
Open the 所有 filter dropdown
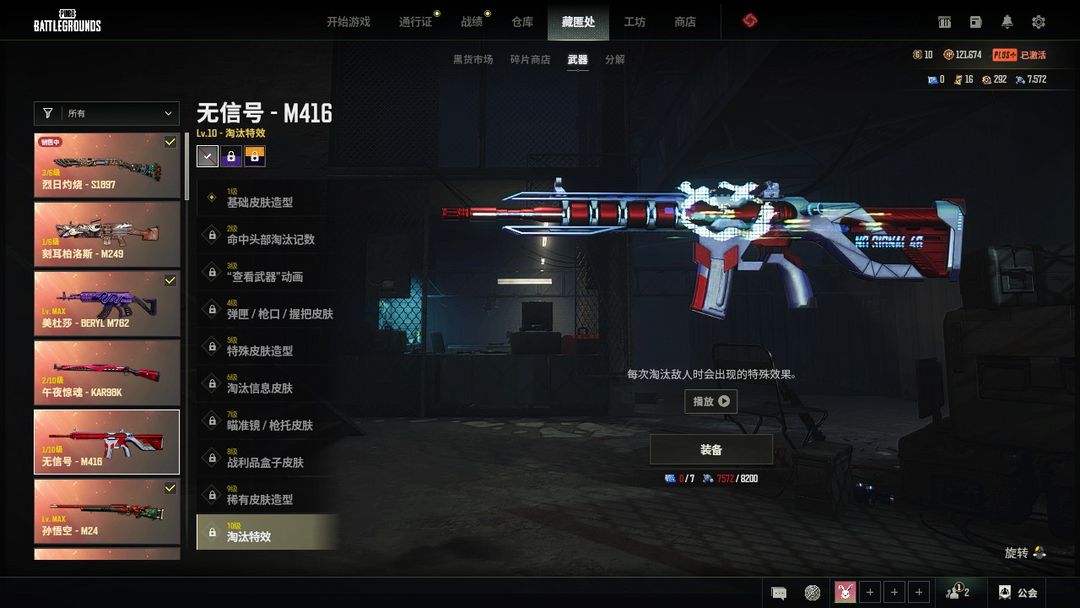click(x=106, y=114)
